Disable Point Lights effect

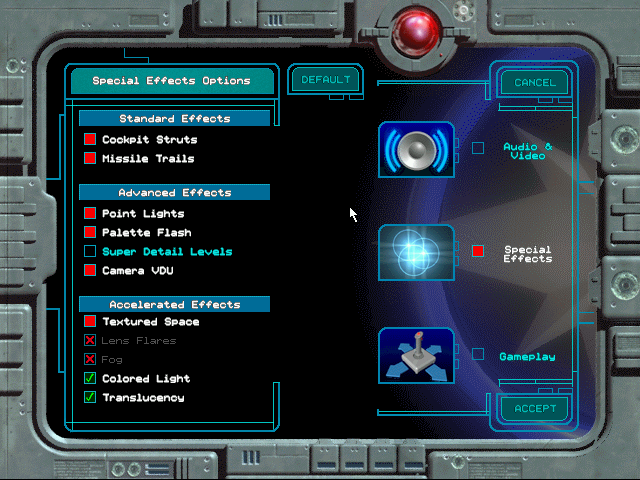[x=90, y=213]
